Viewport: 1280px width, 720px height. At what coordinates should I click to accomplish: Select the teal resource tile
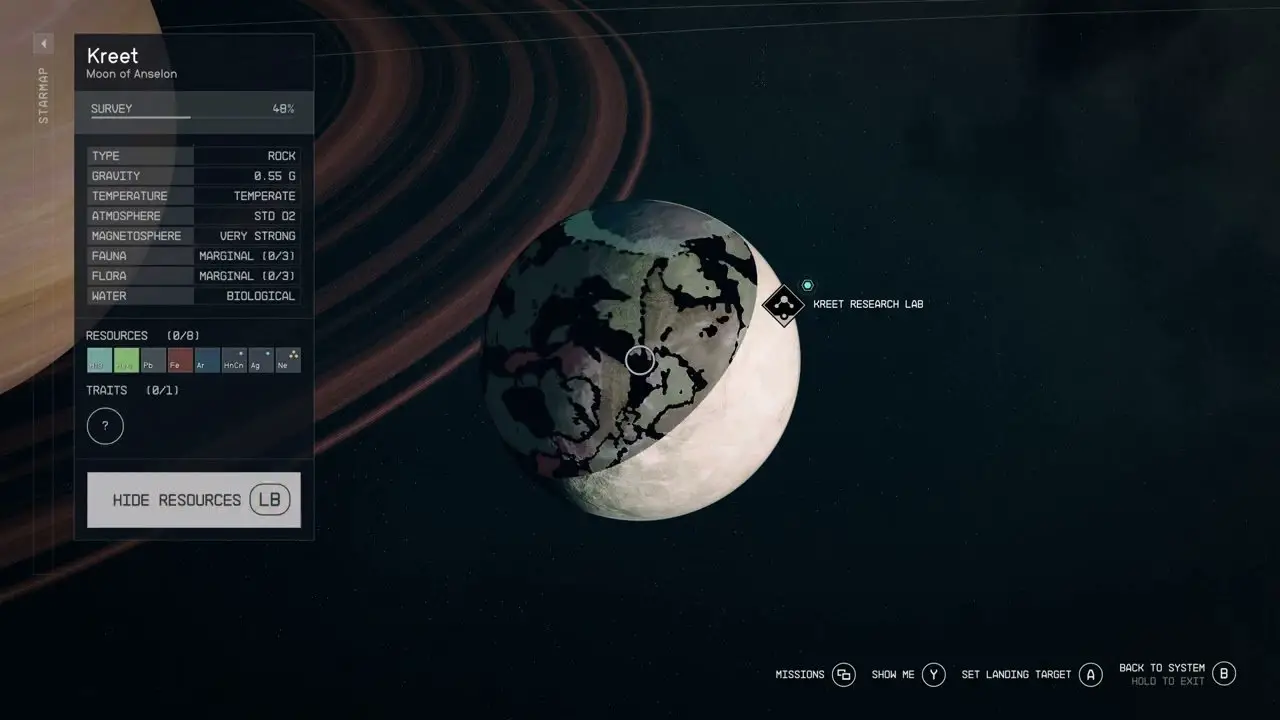(99, 360)
